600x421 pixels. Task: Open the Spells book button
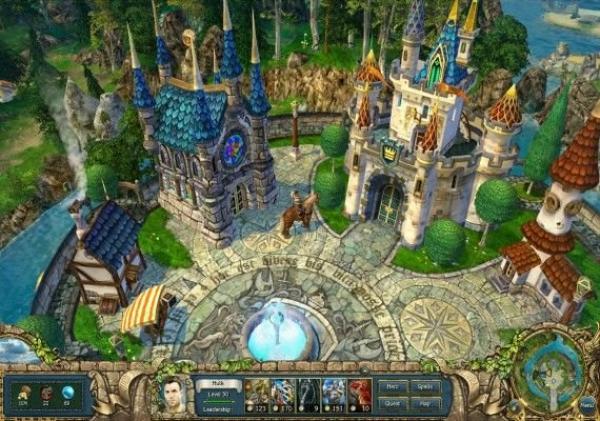coord(425,385)
